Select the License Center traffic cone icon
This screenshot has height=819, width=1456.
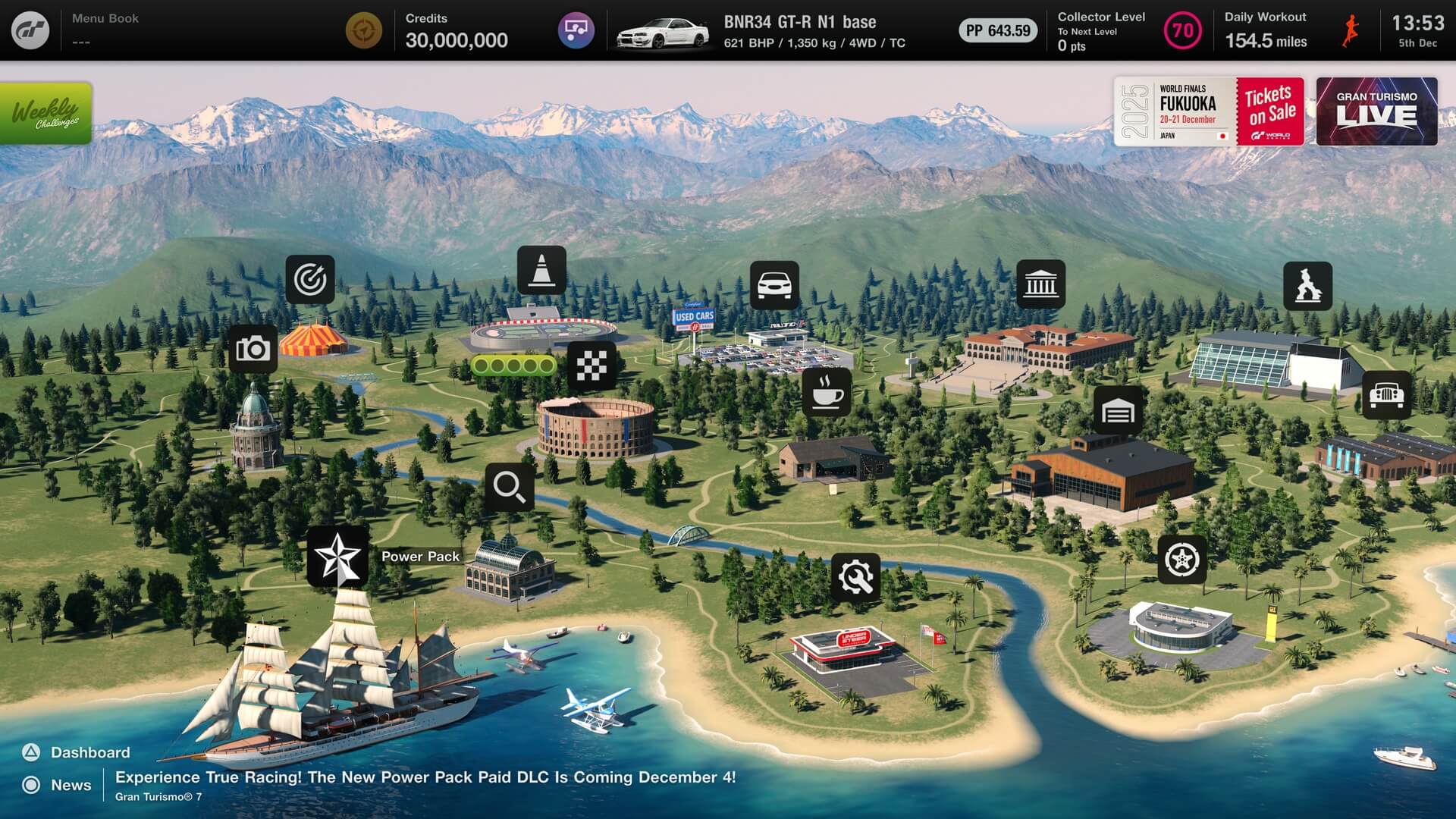(x=541, y=271)
